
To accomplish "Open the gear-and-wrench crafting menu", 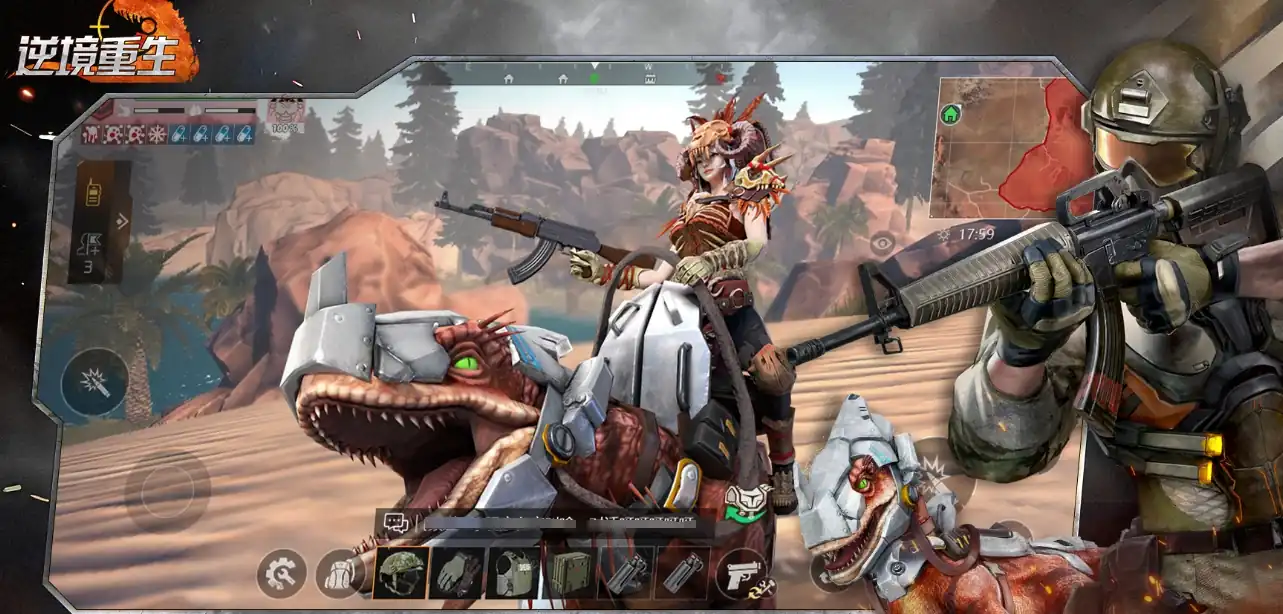I will [281, 574].
